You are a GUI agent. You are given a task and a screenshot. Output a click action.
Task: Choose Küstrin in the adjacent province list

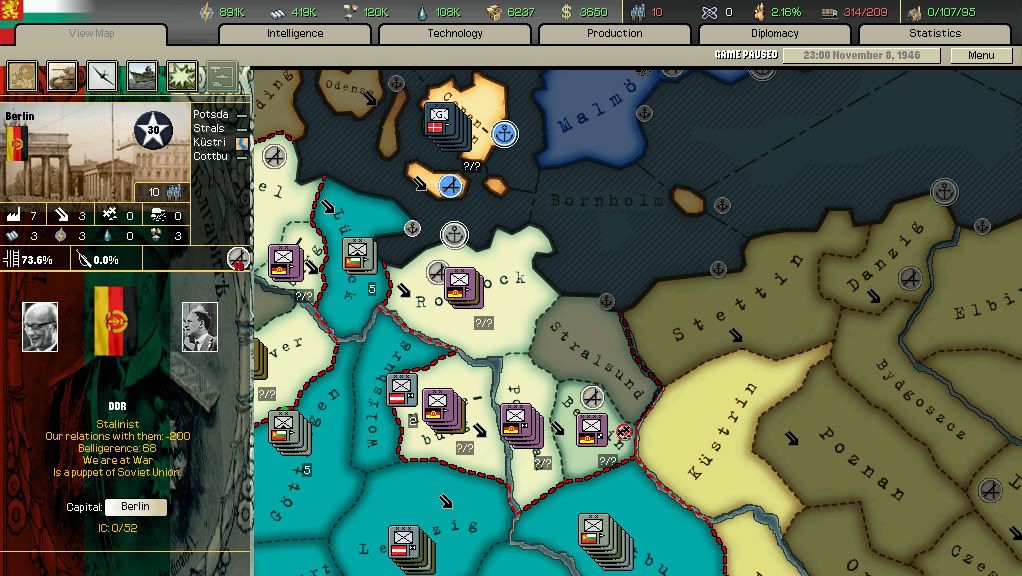tap(210, 143)
